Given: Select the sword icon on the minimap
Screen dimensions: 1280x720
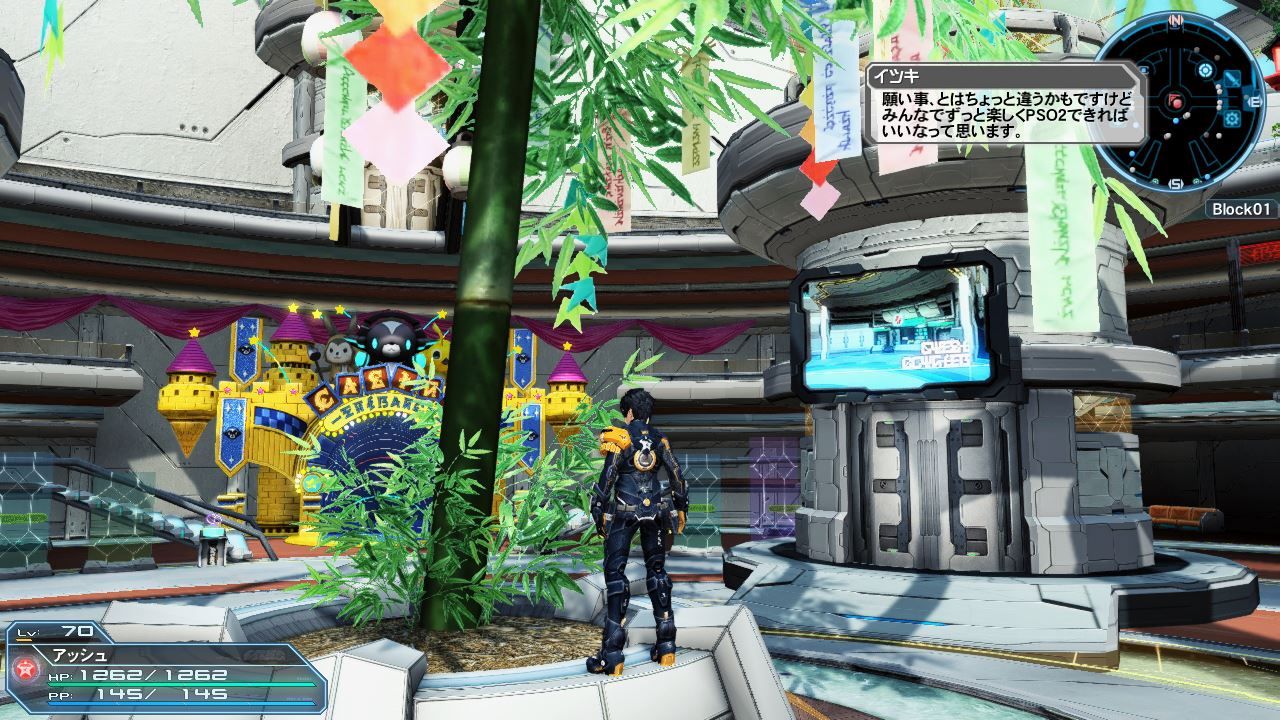Looking at the screenshot, I should (1231, 79).
